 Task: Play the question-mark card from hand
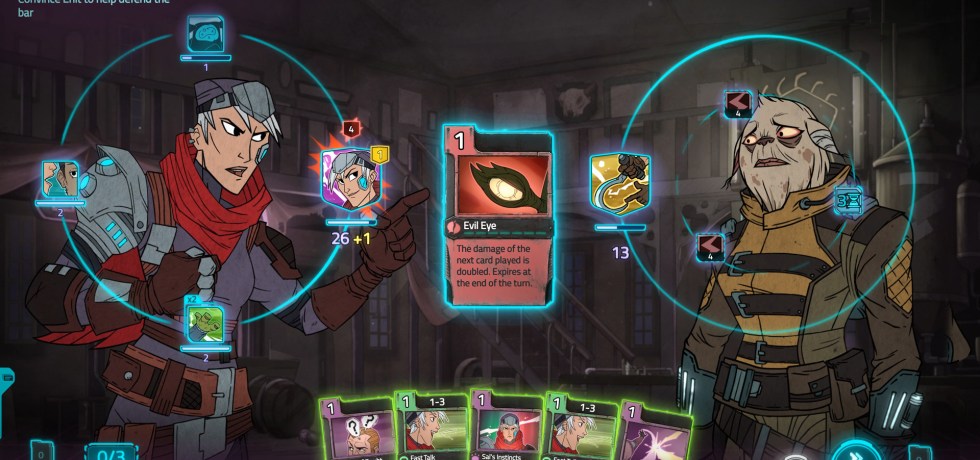pyautogui.click(x=353, y=430)
